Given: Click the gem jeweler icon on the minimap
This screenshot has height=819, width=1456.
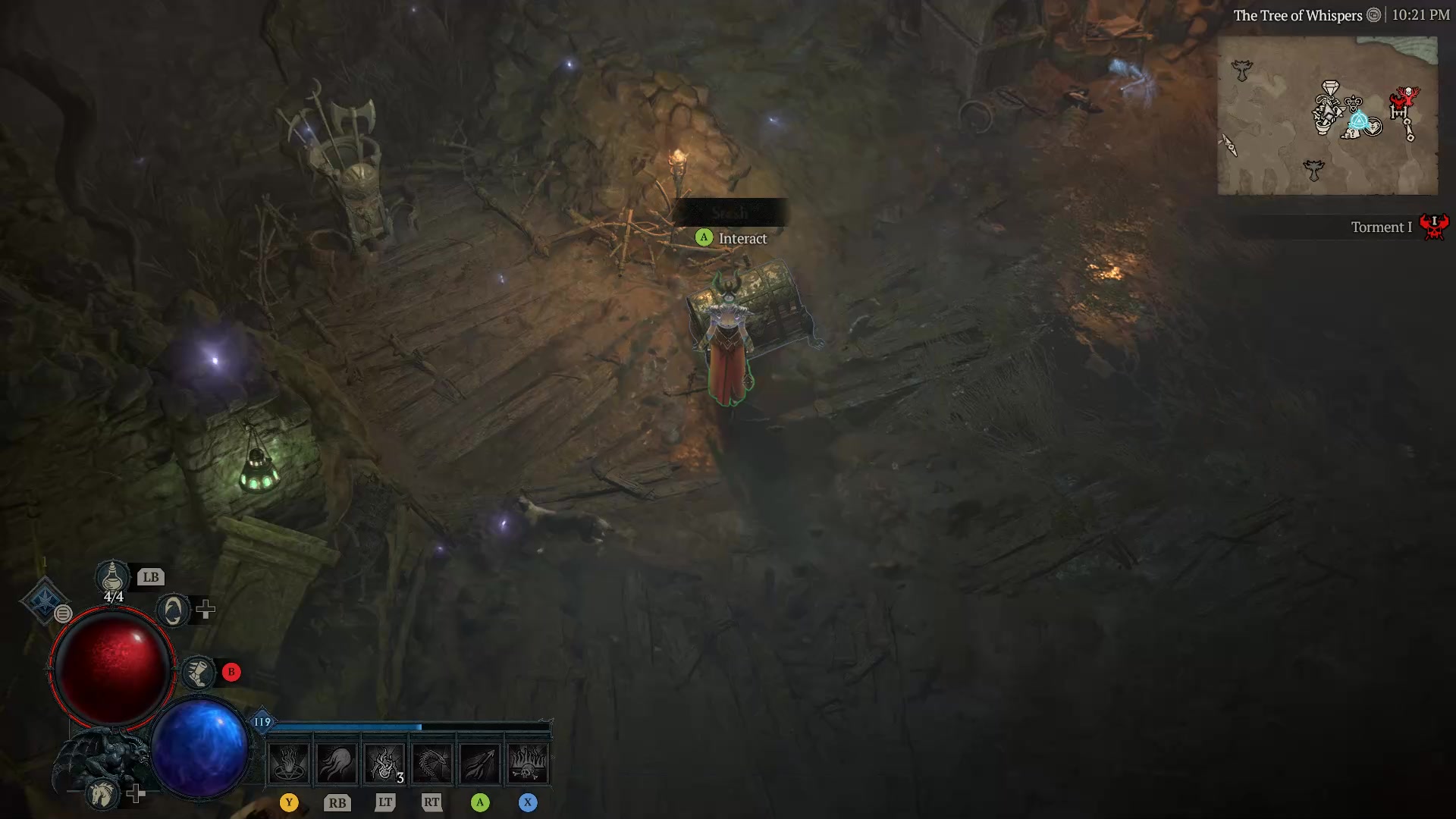Looking at the screenshot, I should (x=1330, y=88).
